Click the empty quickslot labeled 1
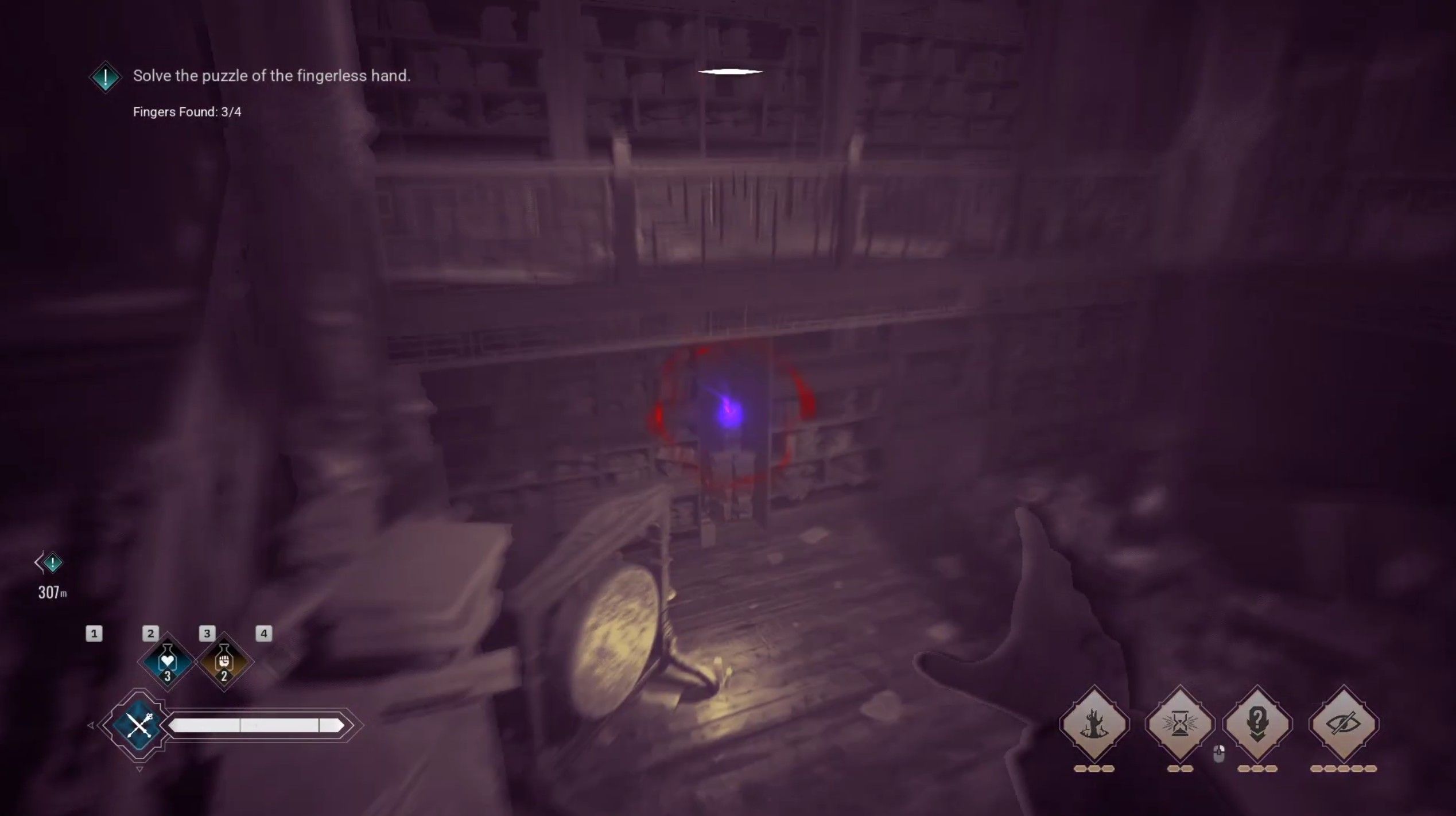This screenshot has height=816, width=1456. coord(94,634)
